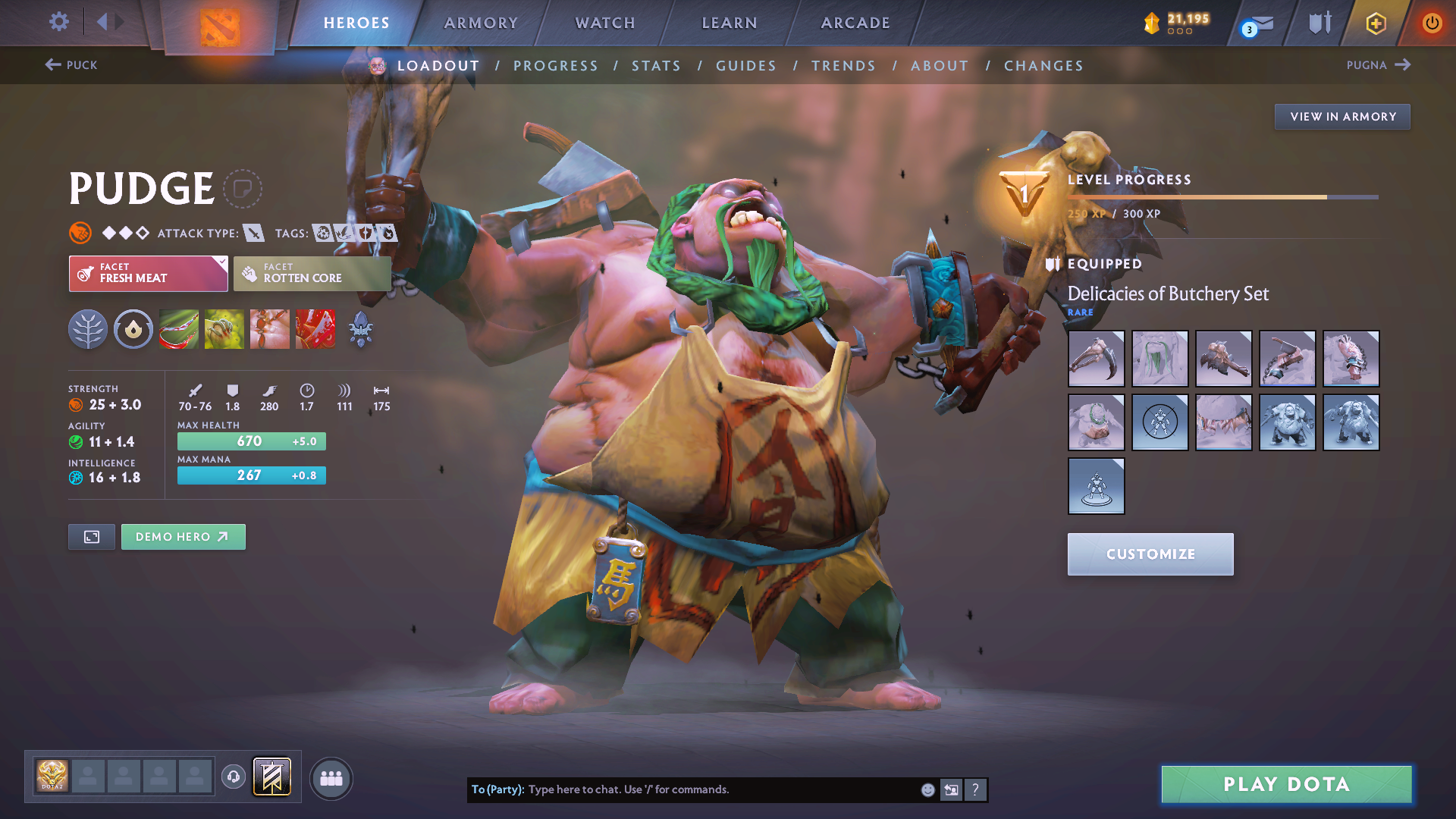Switch to the Armory tab

481,23
